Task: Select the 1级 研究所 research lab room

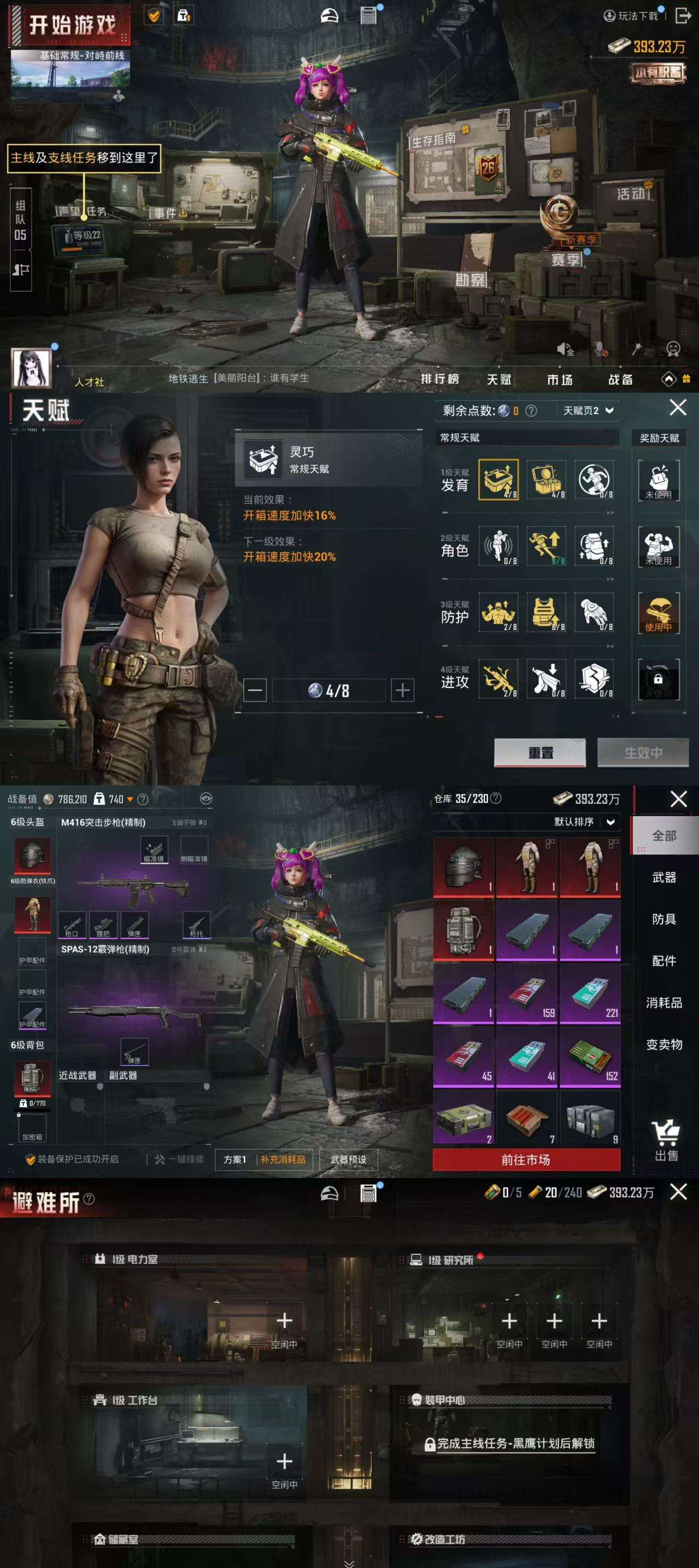Action: (450, 1260)
